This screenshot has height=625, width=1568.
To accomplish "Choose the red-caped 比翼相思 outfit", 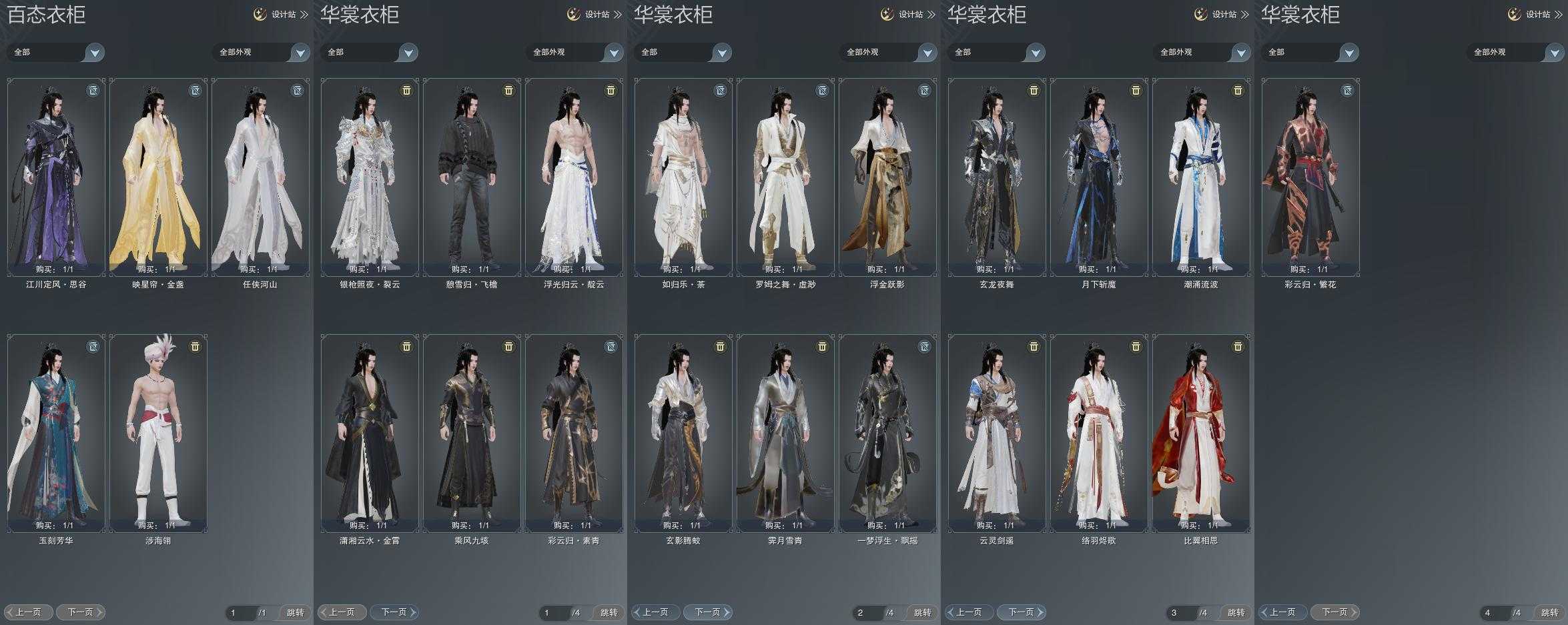I will [1201, 433].
